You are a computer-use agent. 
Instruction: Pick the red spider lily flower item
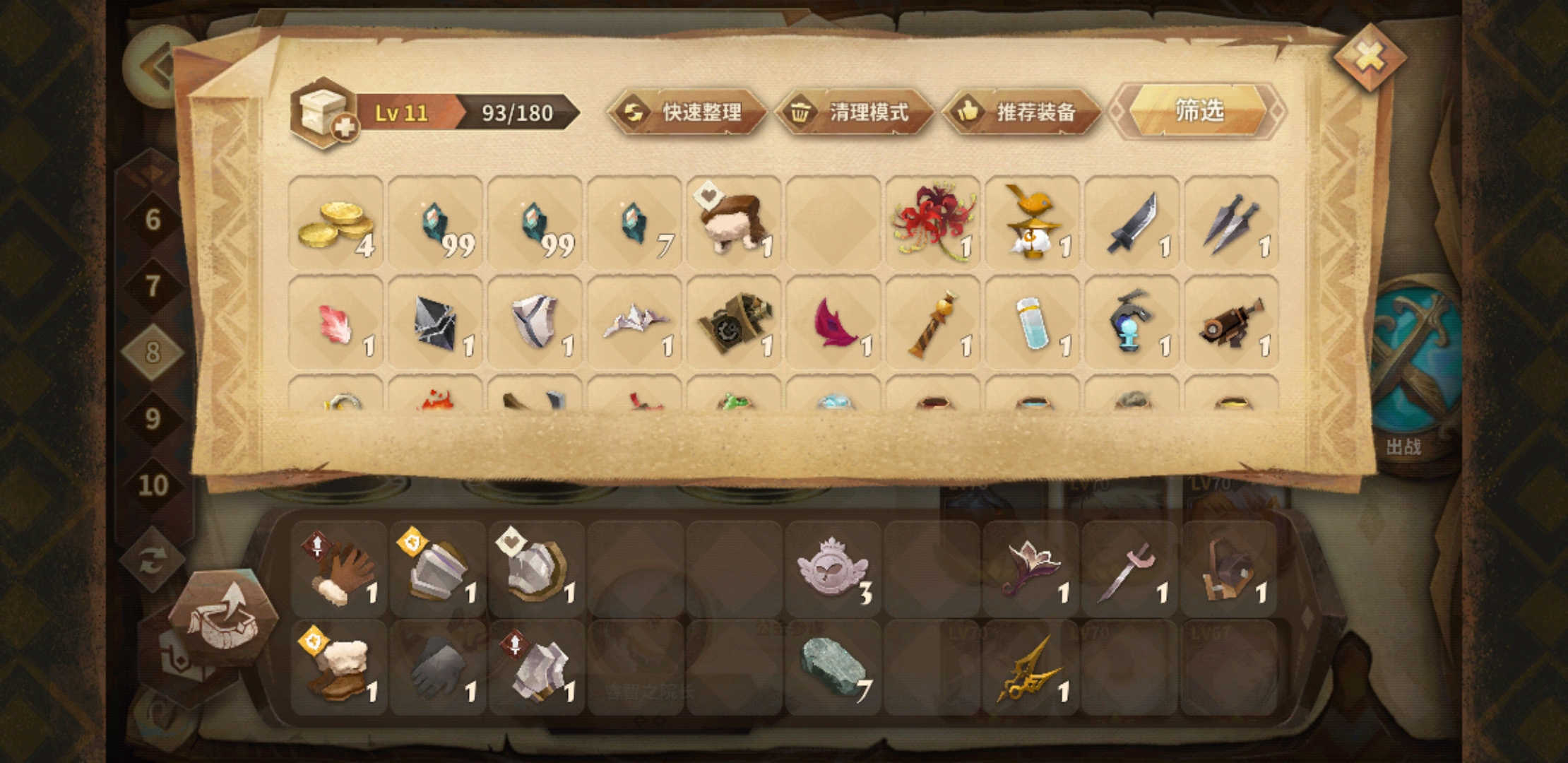[x=932, y=223]
